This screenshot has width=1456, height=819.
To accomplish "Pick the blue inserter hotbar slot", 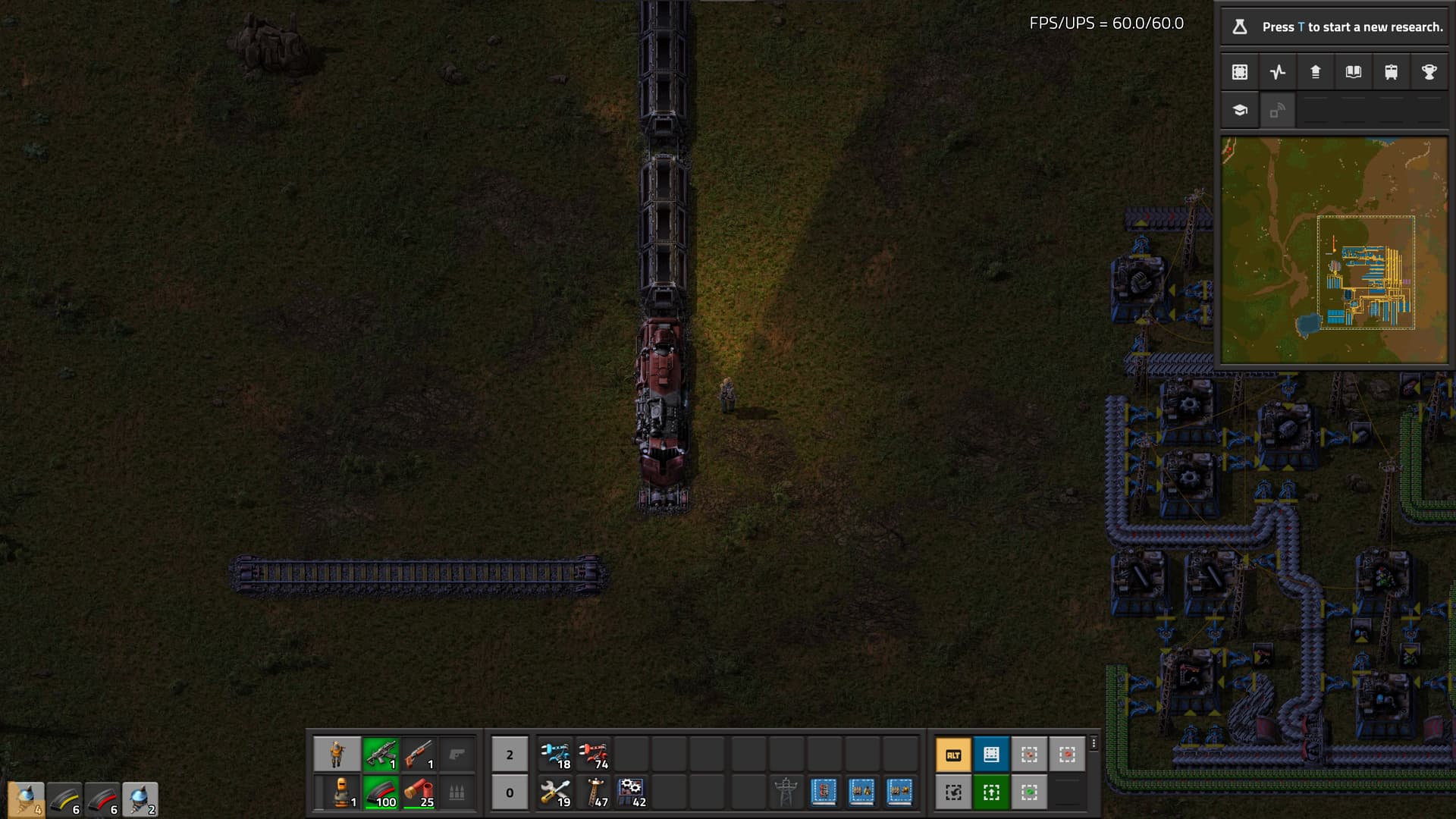I will 556,755.
